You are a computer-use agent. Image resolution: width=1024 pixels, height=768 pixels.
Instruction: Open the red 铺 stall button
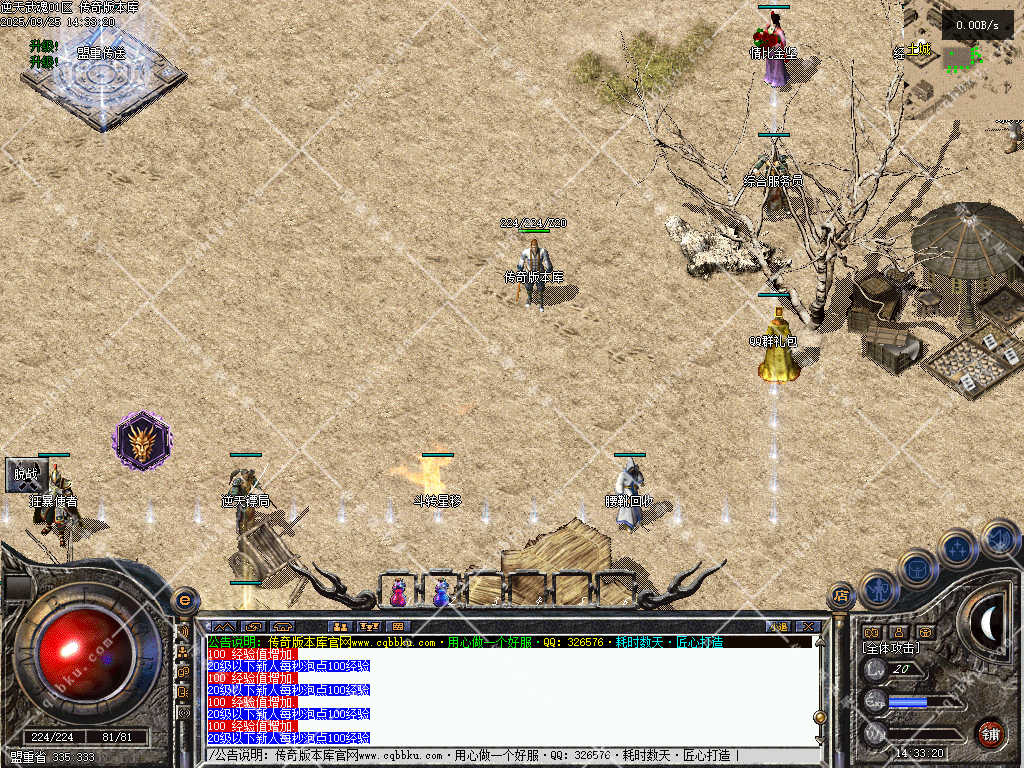click(x=990, y=732)
